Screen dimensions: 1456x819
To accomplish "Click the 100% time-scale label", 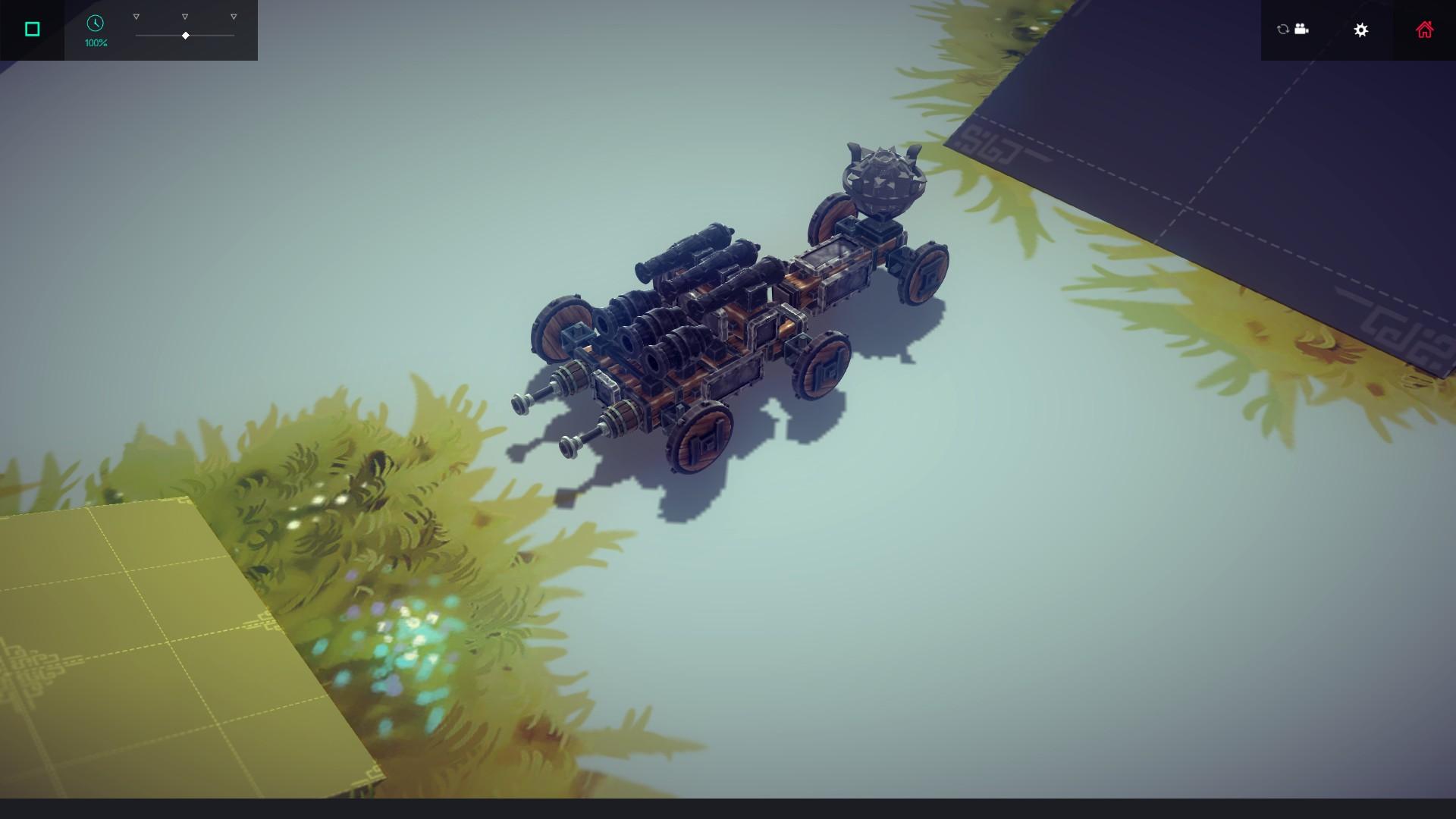I will tap(96, 43).
